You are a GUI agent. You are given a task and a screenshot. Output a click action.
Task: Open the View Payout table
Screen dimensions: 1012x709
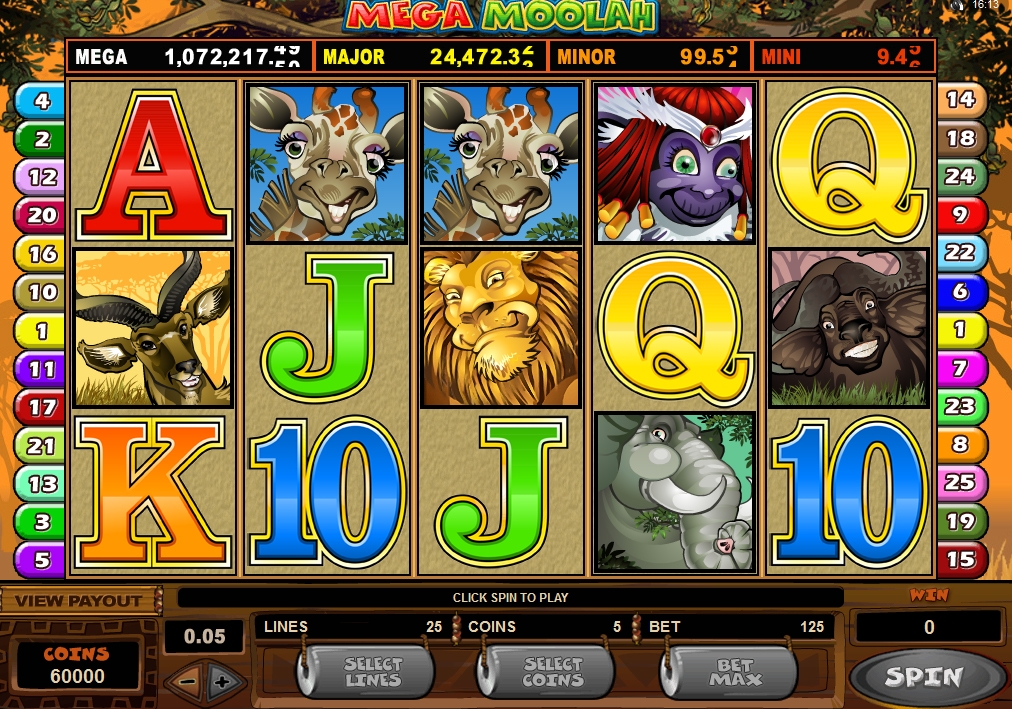point(78,601)
